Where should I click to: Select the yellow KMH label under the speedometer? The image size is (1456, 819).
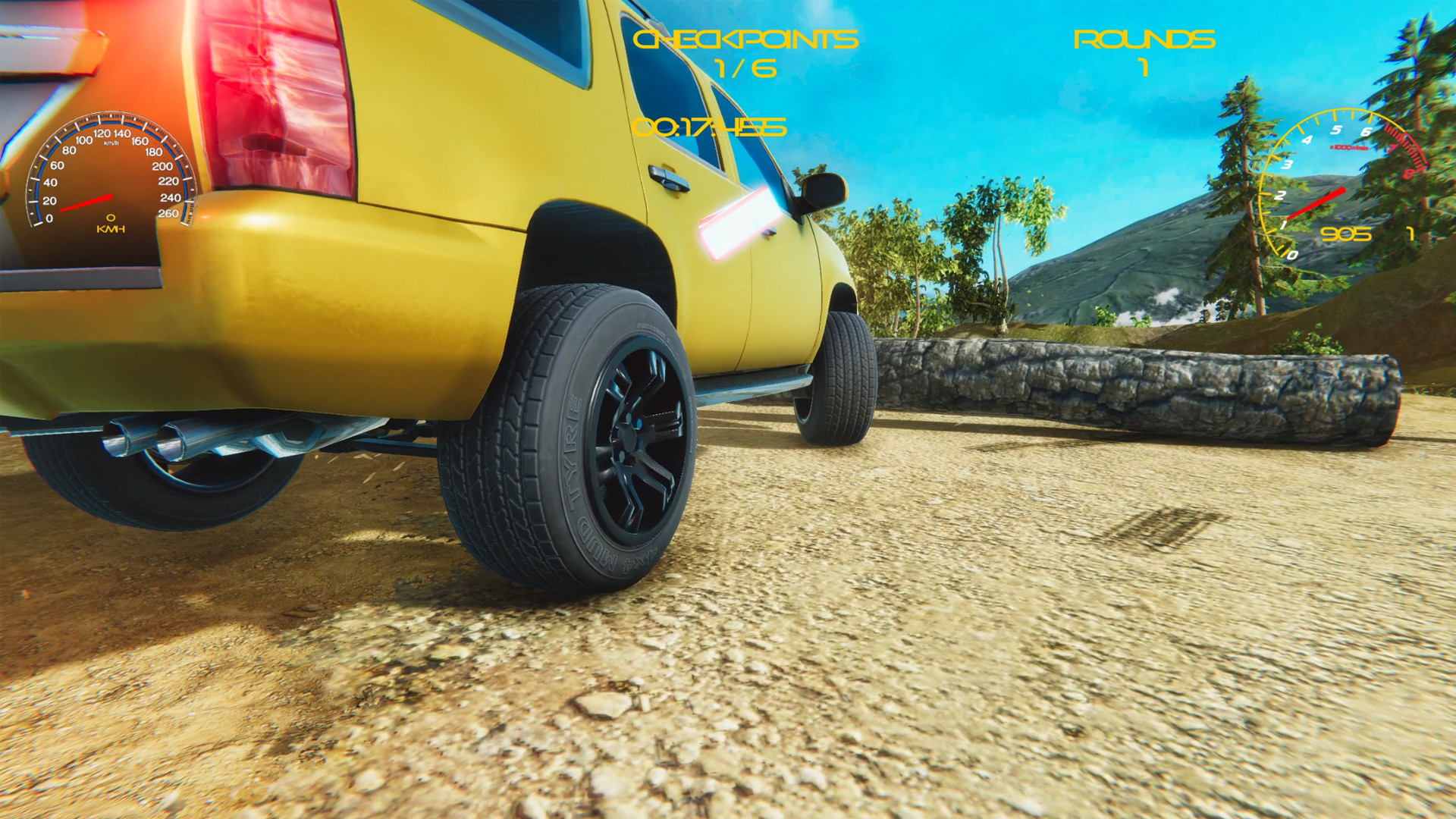tap(110, 230)
